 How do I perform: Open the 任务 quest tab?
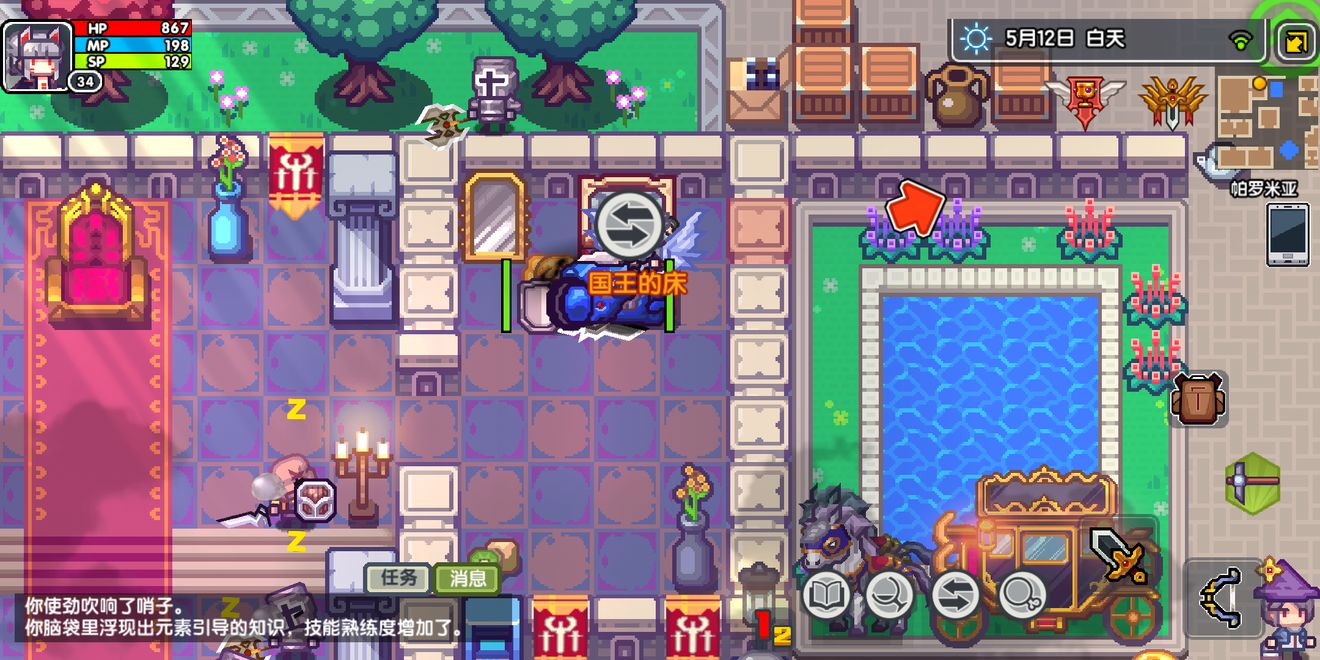pyautogui.click(x=398, y=577)
